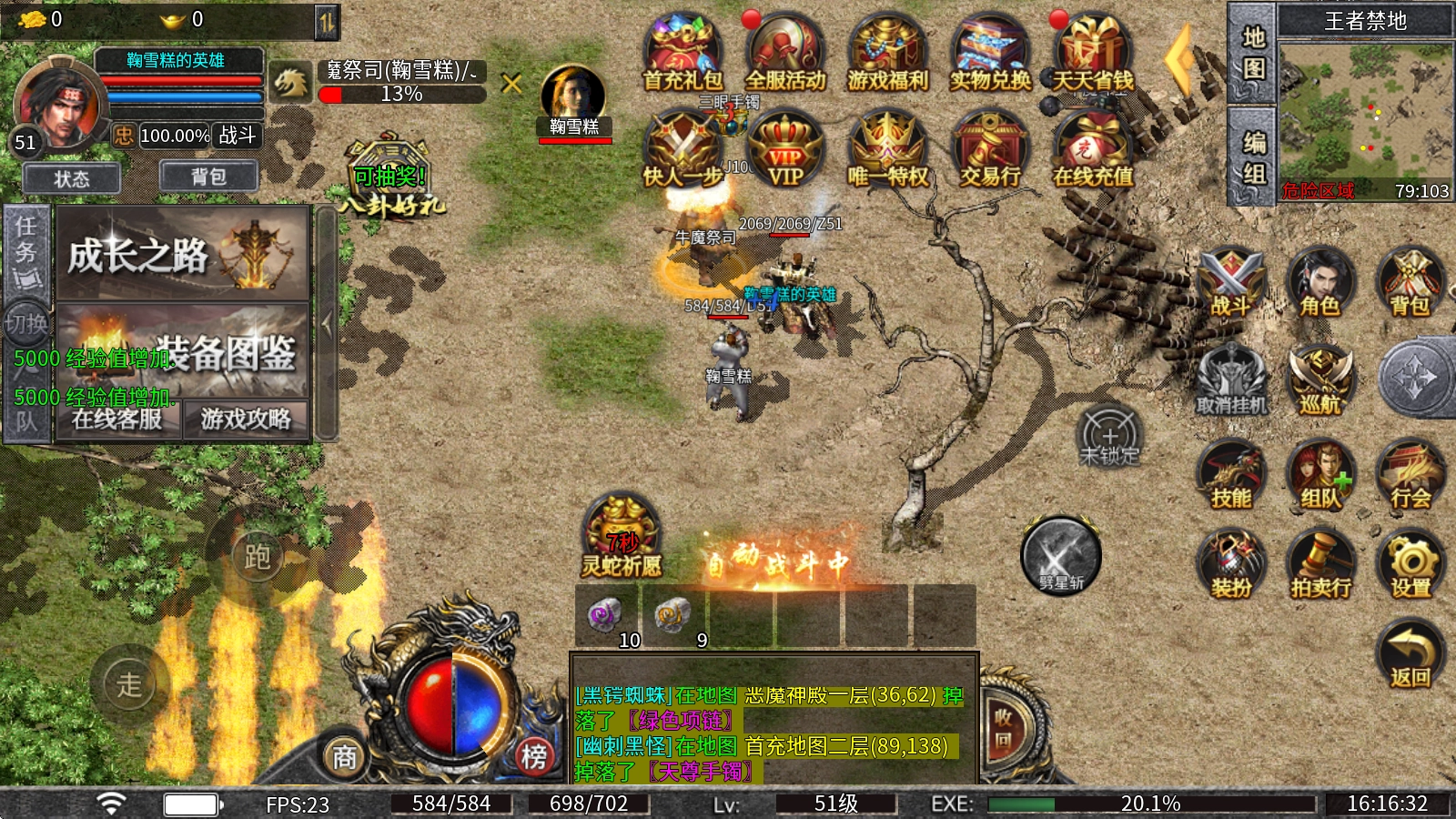Open the 成长之路 growth path banner
Screen dimensions: 1456x819
pyautogui.click(x=183, y=255)
